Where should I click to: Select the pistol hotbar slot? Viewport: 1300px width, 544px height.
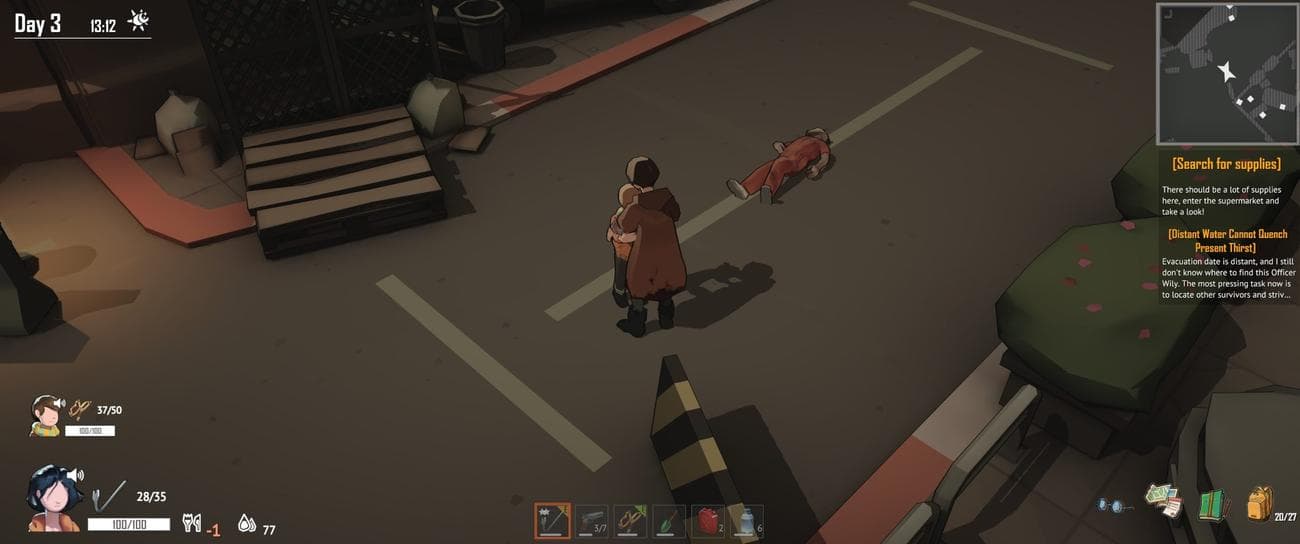[591, 521]
